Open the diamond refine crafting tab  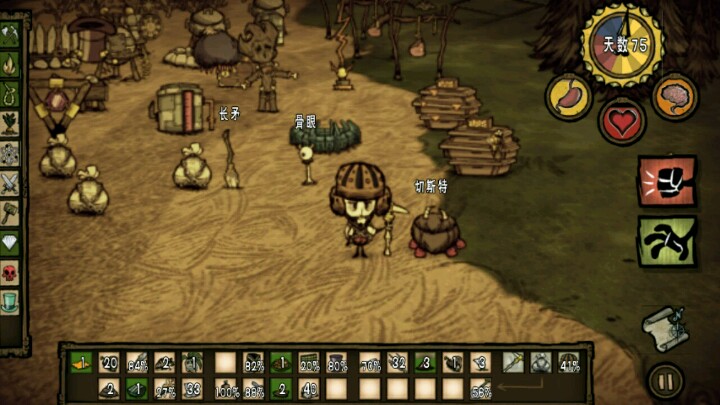[x=10, y=242]
